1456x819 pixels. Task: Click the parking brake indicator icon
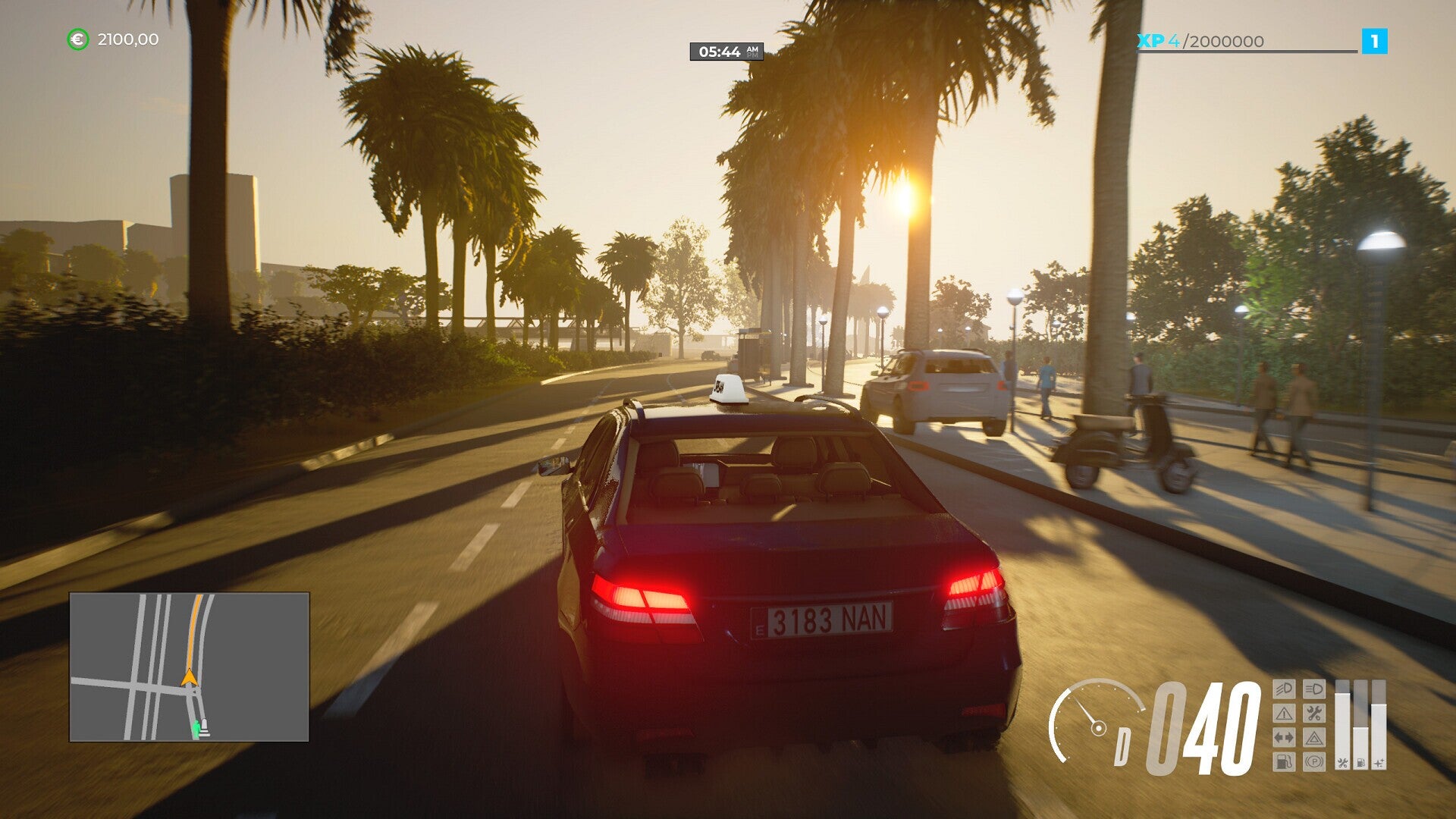(x=1314, y=763)
